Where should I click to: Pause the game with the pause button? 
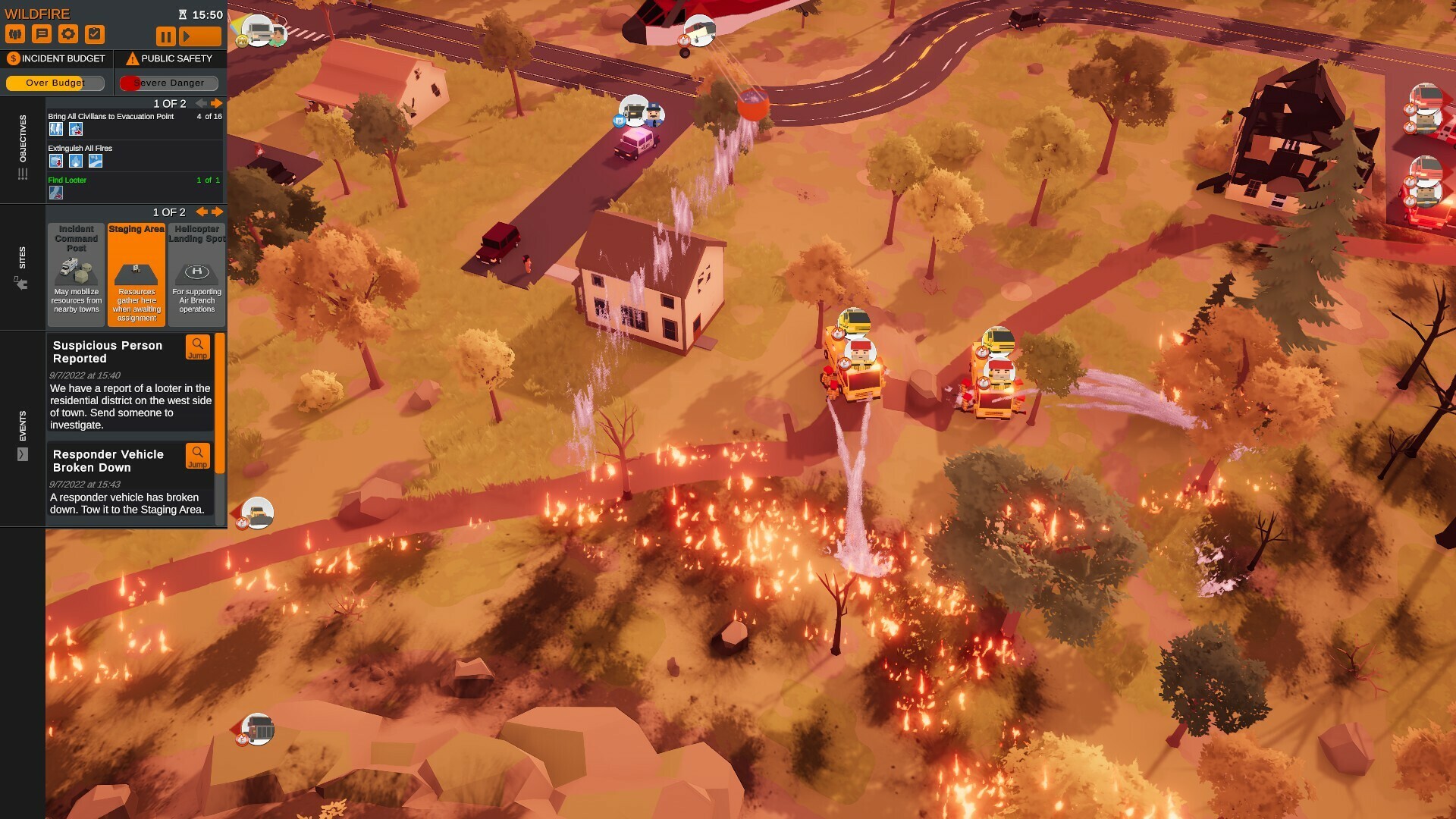point(165,35)
